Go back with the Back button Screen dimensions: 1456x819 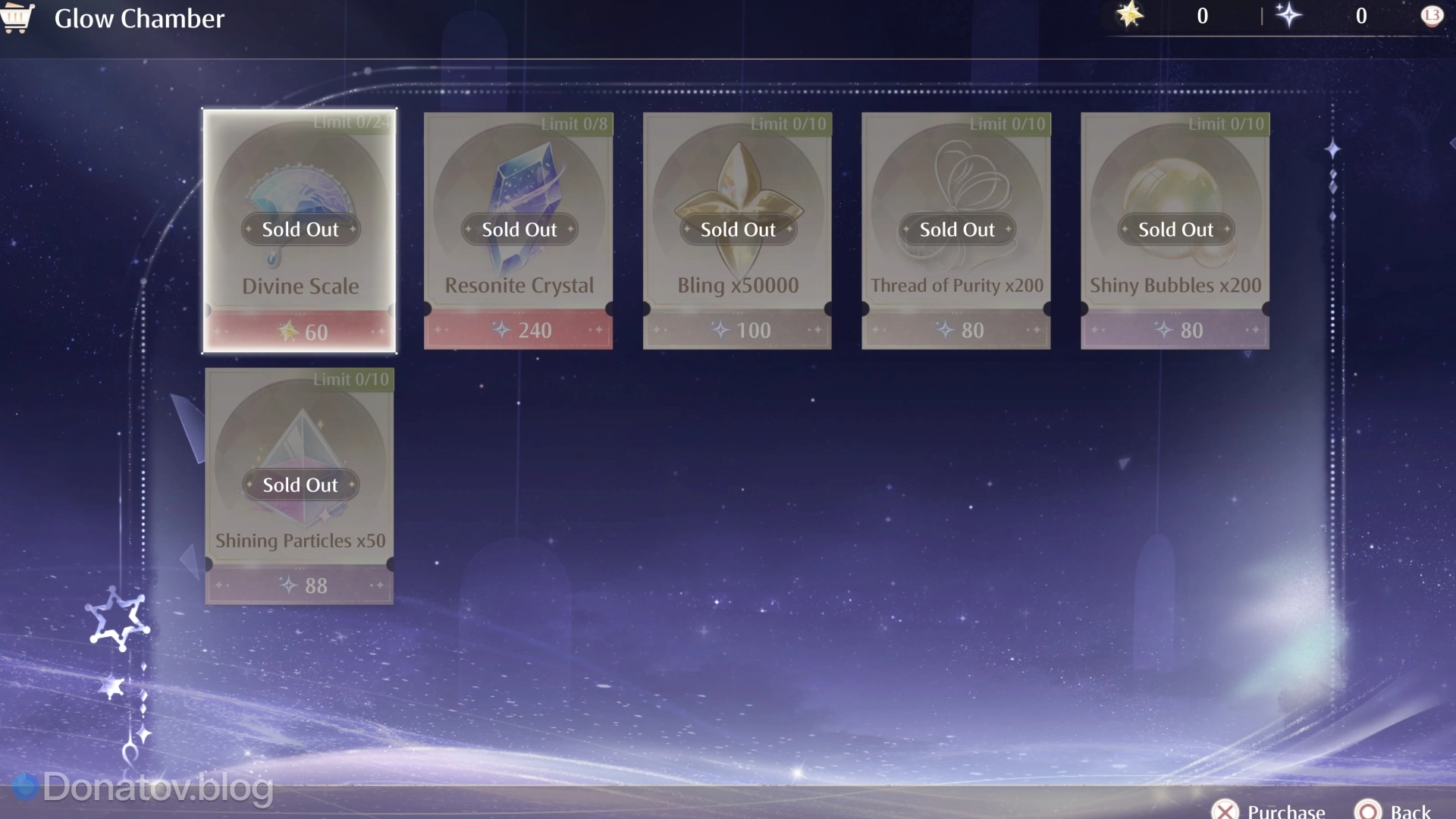click(x=1394, y=810)
